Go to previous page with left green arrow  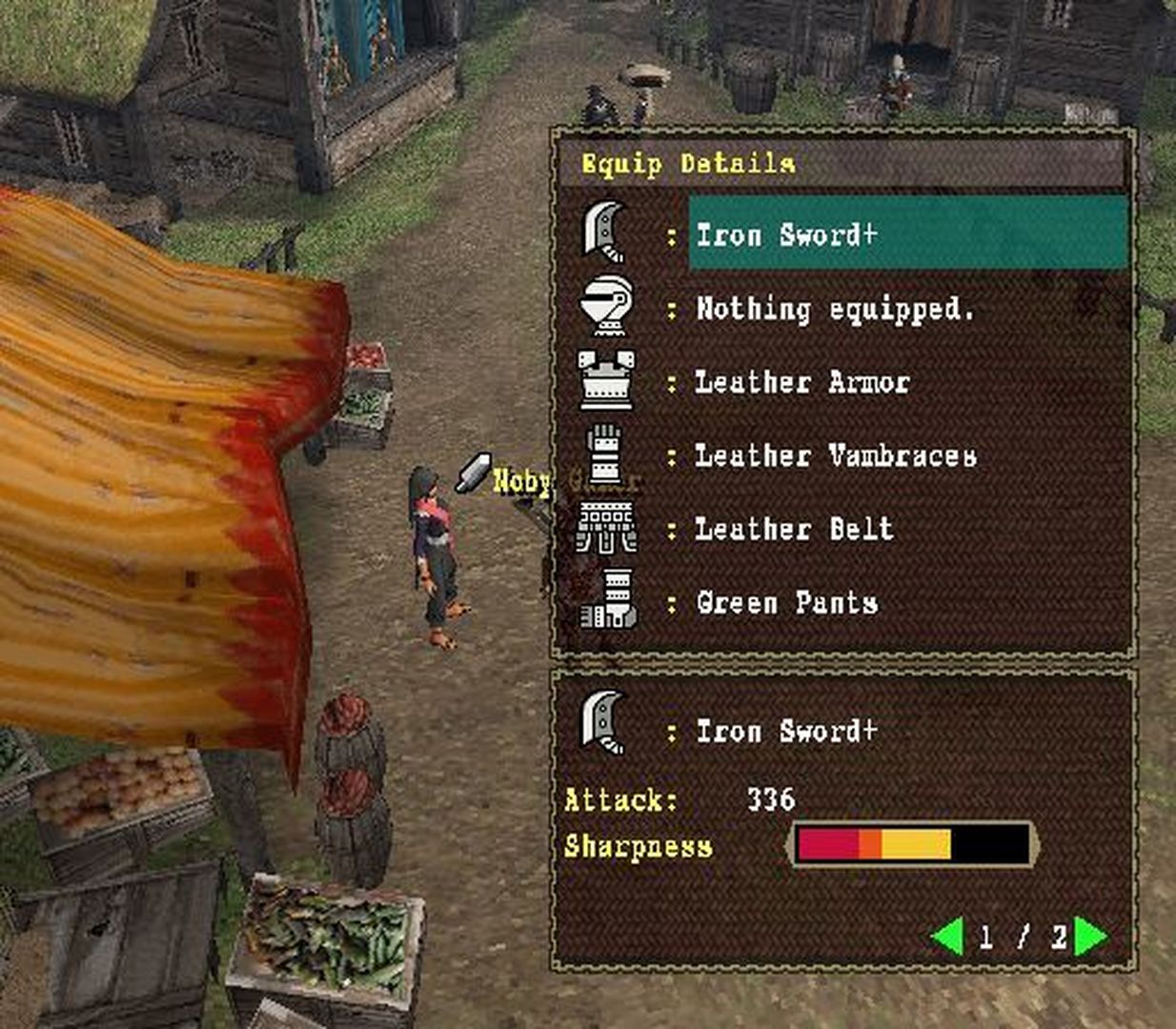[x=947, y=937]
